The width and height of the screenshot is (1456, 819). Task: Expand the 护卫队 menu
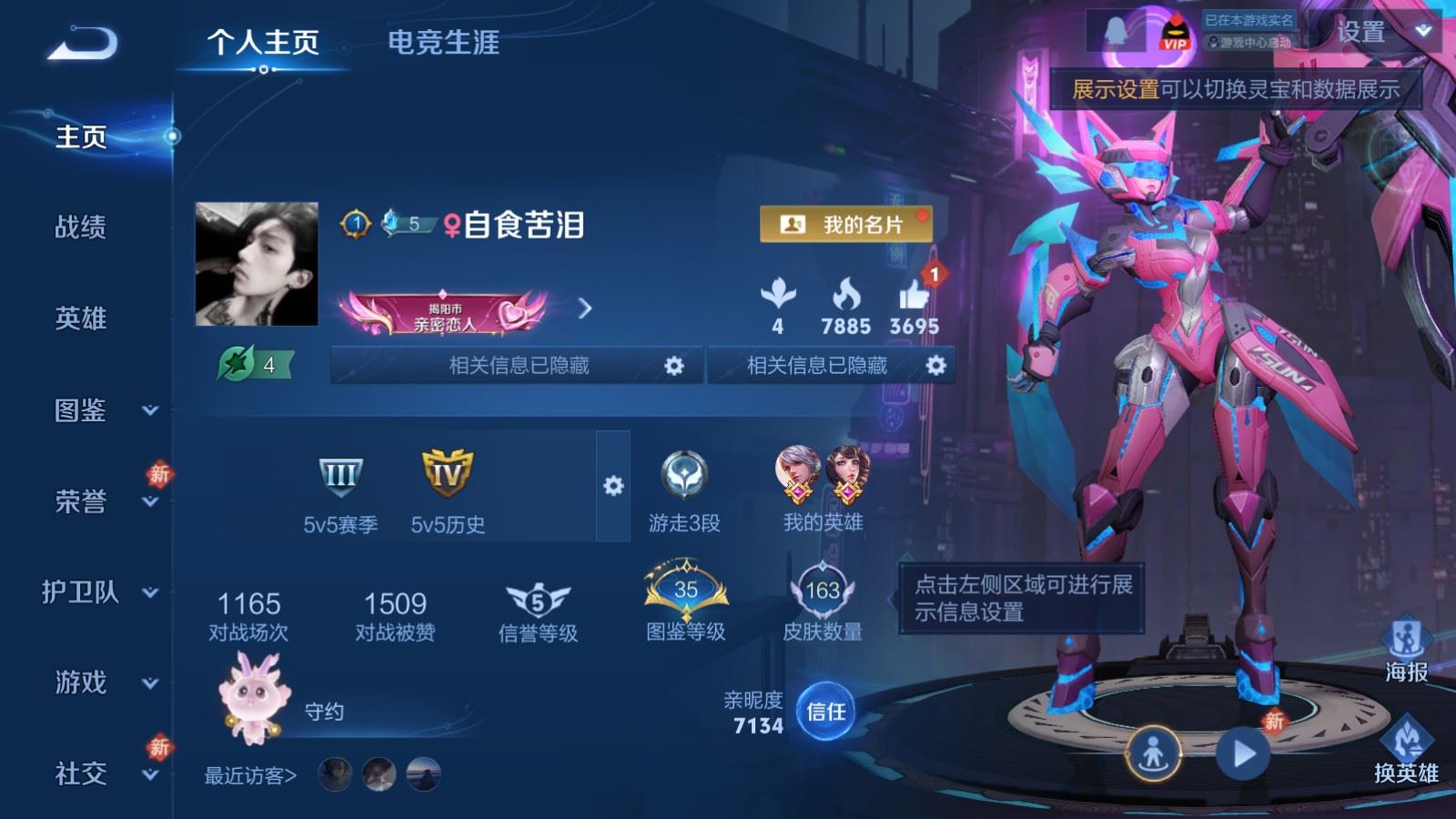click(x=100, y=592)
